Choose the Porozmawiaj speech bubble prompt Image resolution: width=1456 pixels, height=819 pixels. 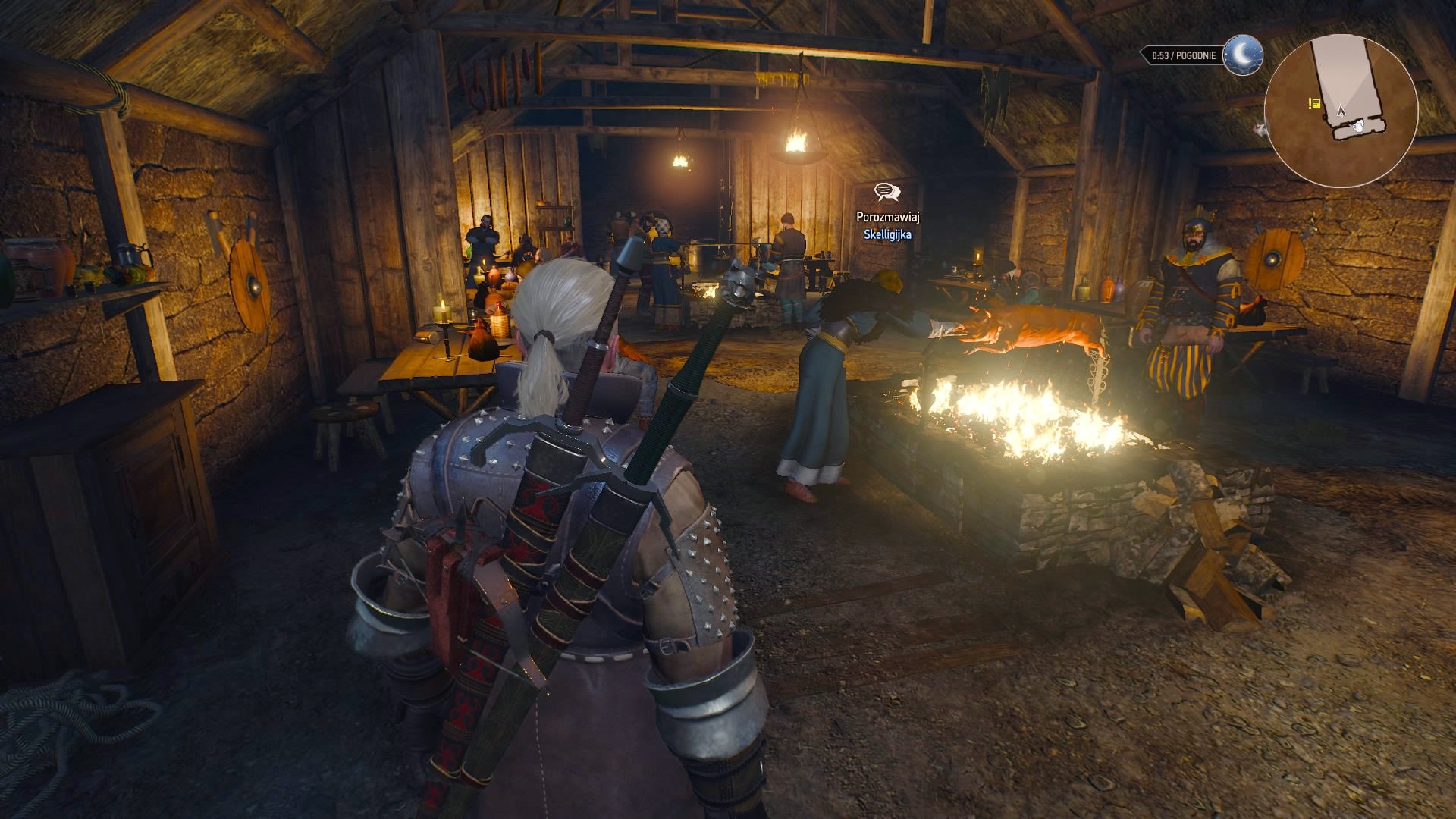pos(886,193)
